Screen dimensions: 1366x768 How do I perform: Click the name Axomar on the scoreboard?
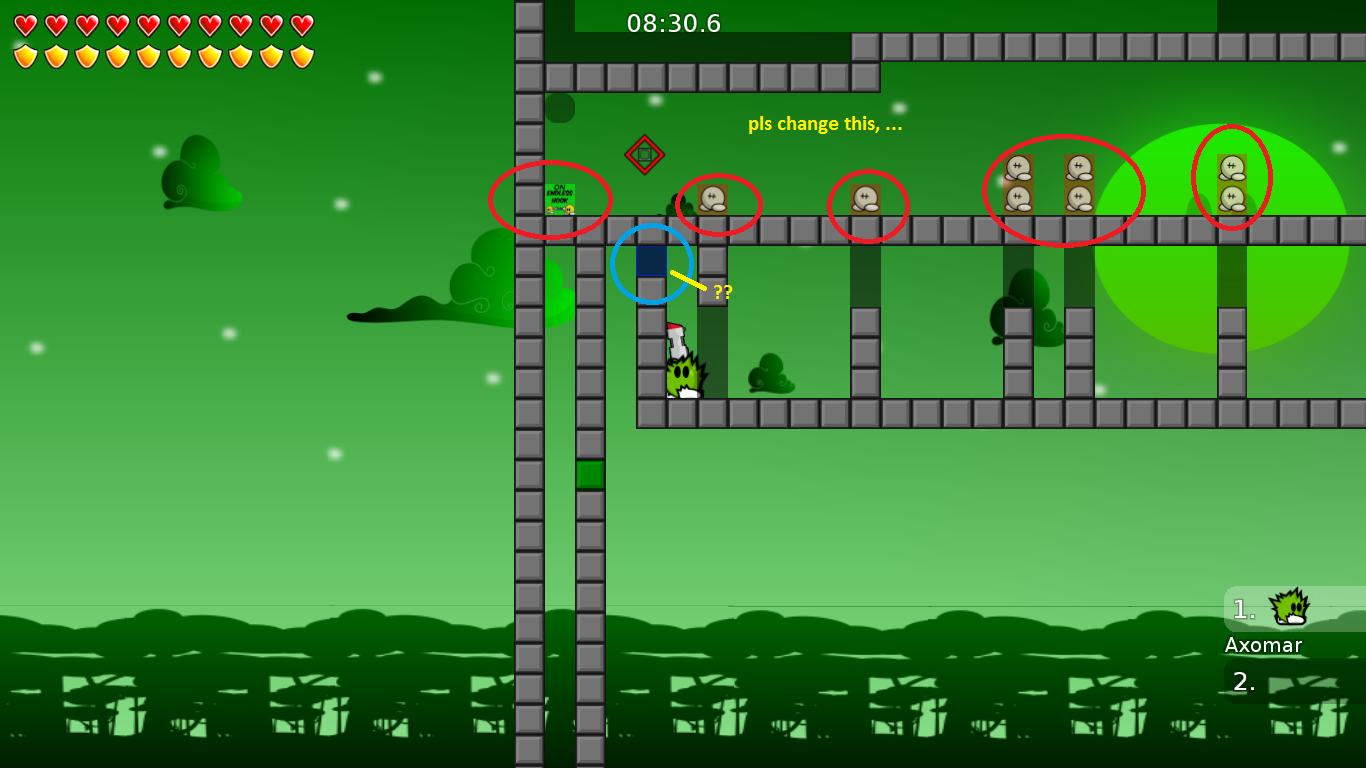coord(1262,645)
